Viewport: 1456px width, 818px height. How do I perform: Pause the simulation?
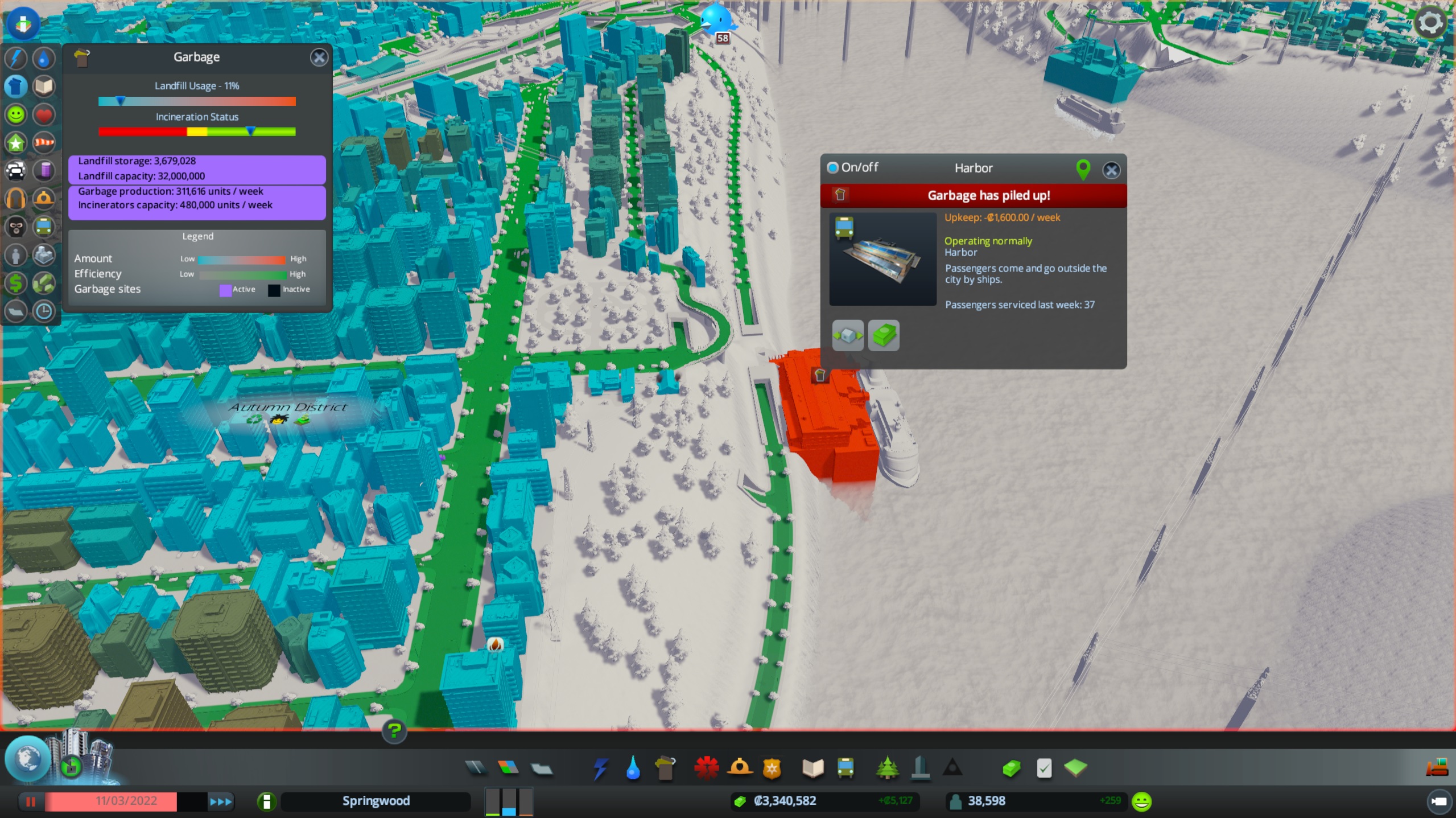[31, 801]
